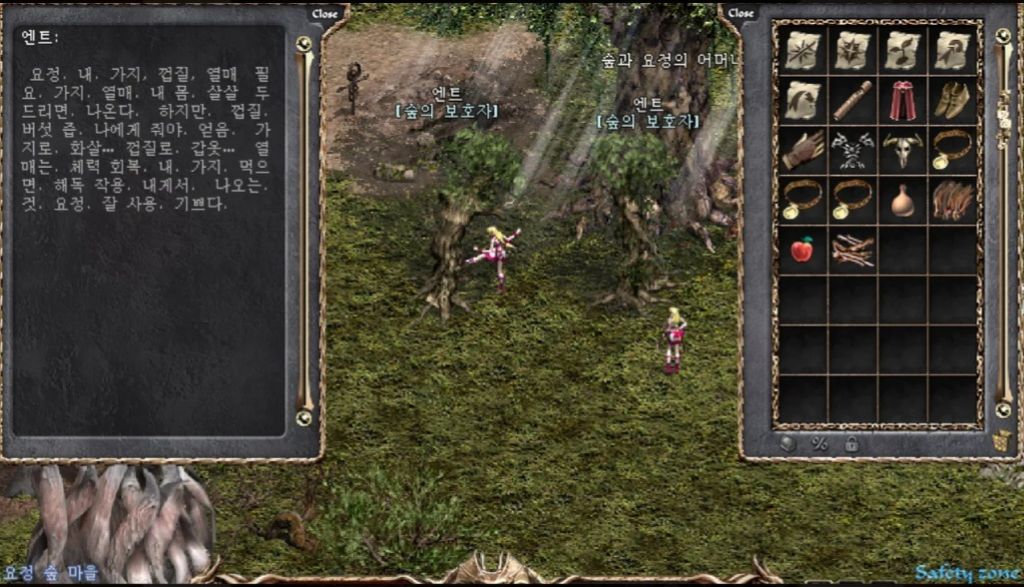Close the inventory window
The image size is (1024, 587).
pos(740,14)
